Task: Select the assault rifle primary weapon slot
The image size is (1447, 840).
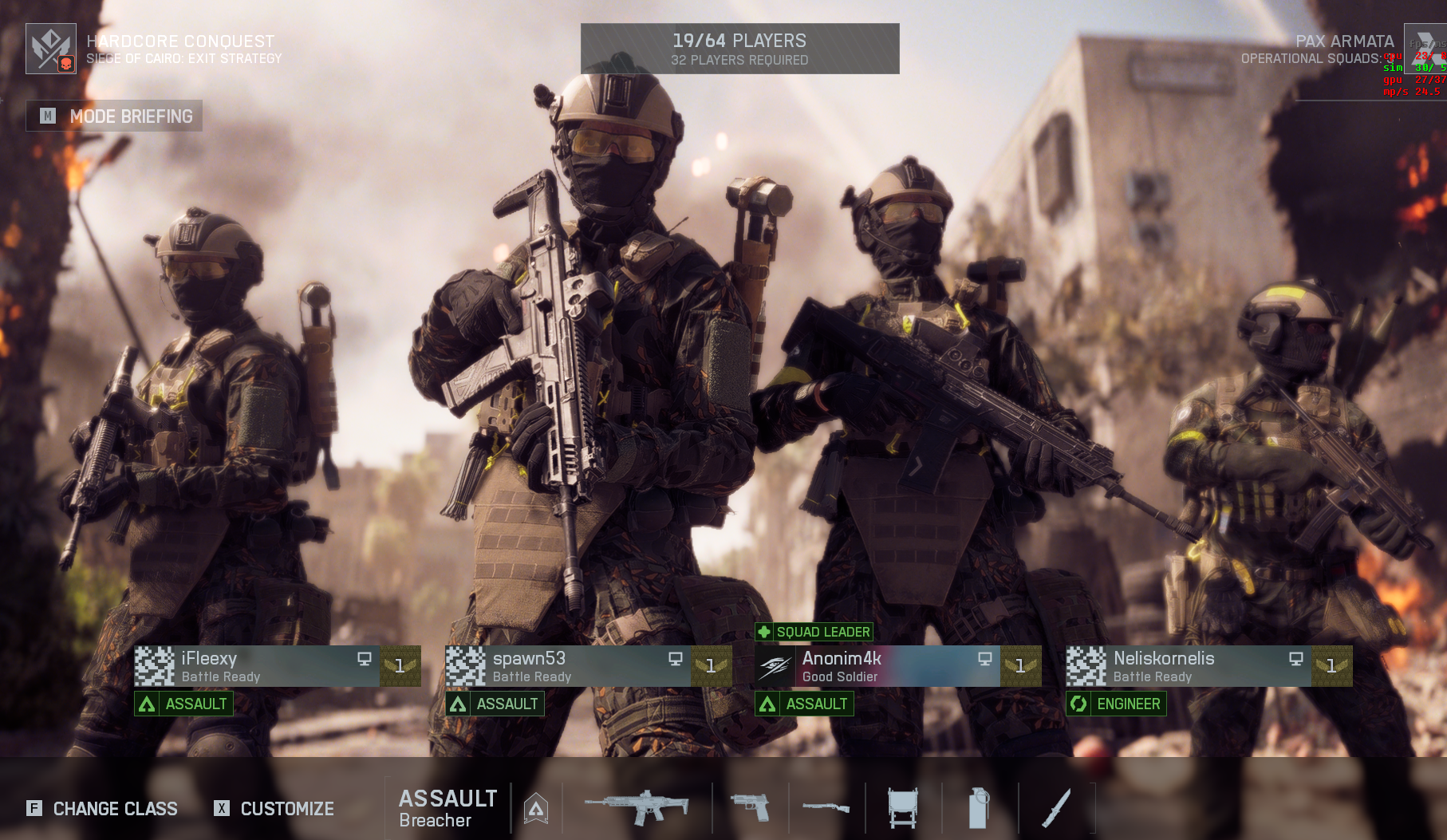Action: (x=637, y=807)
